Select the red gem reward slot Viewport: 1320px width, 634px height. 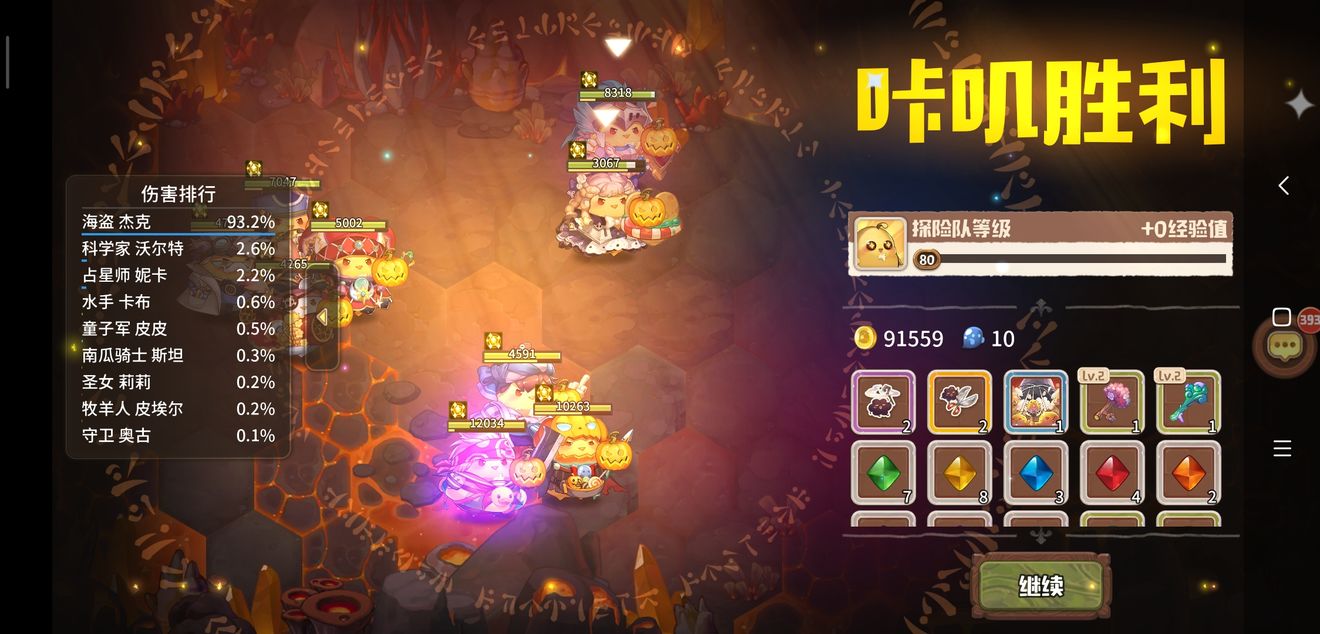[1112, 472]
